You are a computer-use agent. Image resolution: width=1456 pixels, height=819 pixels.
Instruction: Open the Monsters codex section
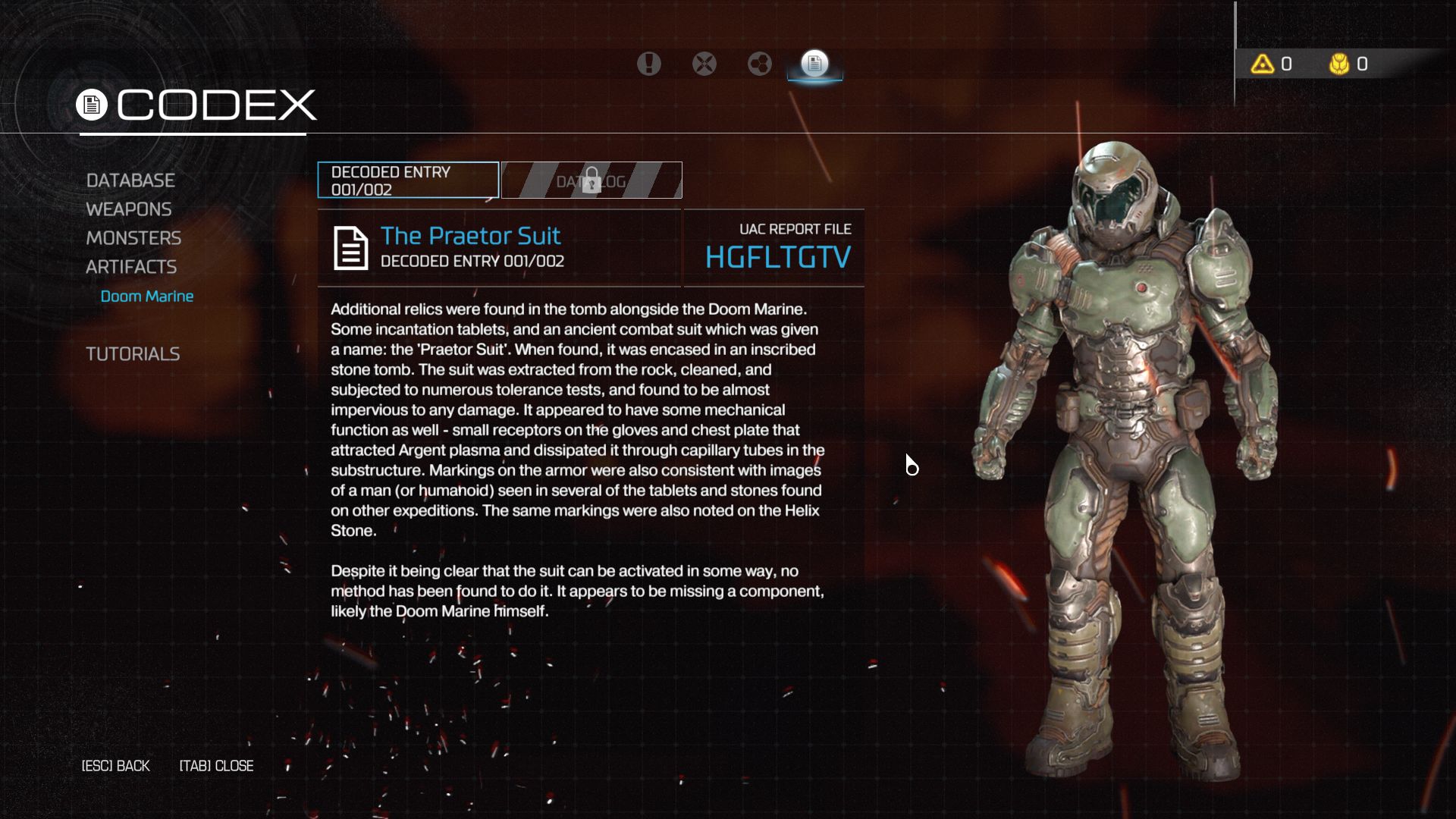click(134, 238)
